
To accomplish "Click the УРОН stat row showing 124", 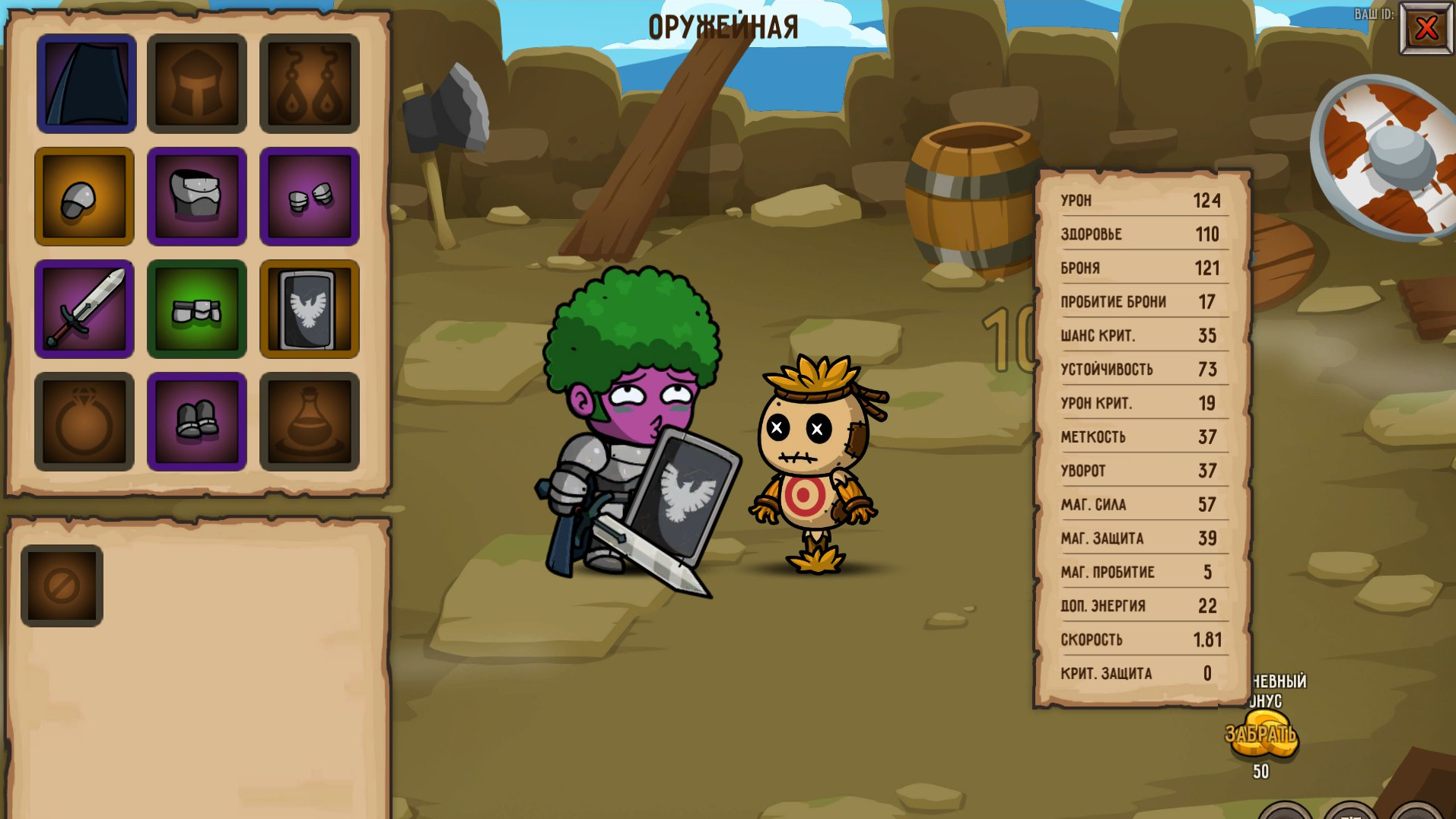I will pyautogui.click(x=1137, y=201).
